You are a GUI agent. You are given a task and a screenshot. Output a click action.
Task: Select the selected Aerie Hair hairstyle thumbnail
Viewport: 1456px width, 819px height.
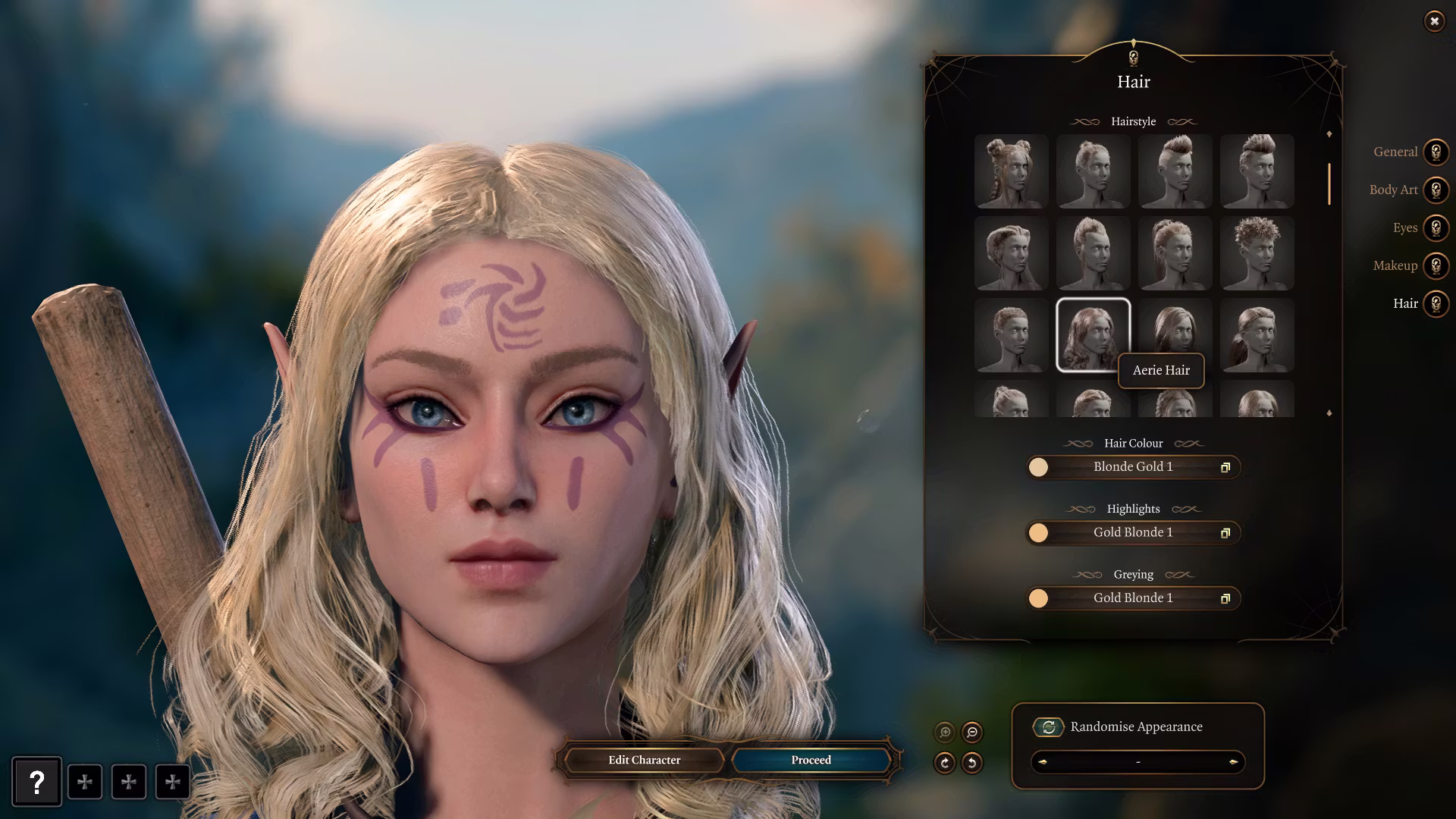click(1093, 334)
